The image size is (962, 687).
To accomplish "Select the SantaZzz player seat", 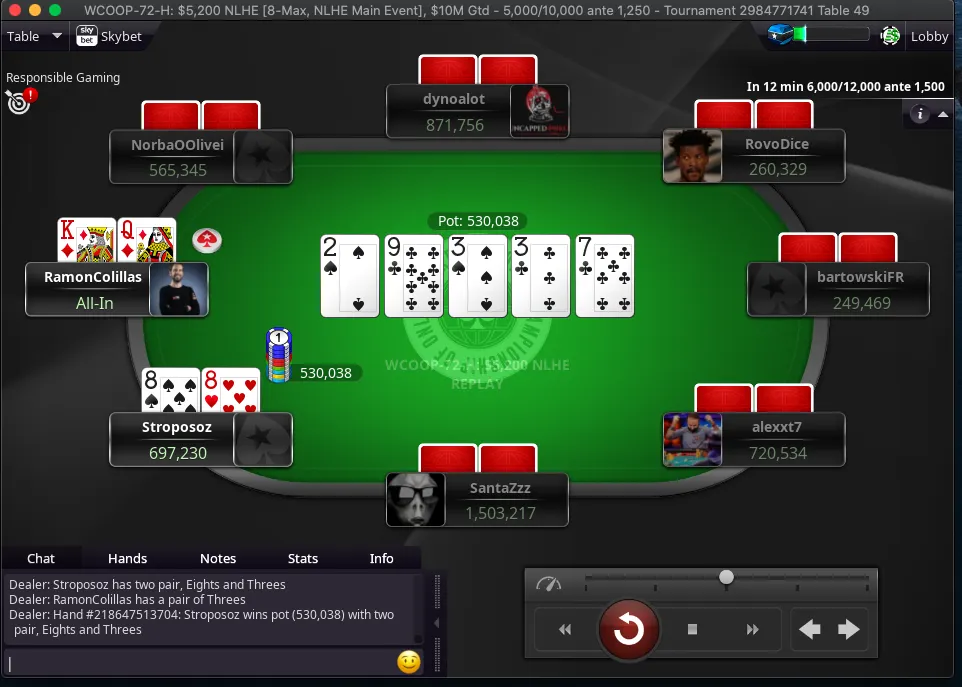I will pyautogui.click(x=477, y=500).
